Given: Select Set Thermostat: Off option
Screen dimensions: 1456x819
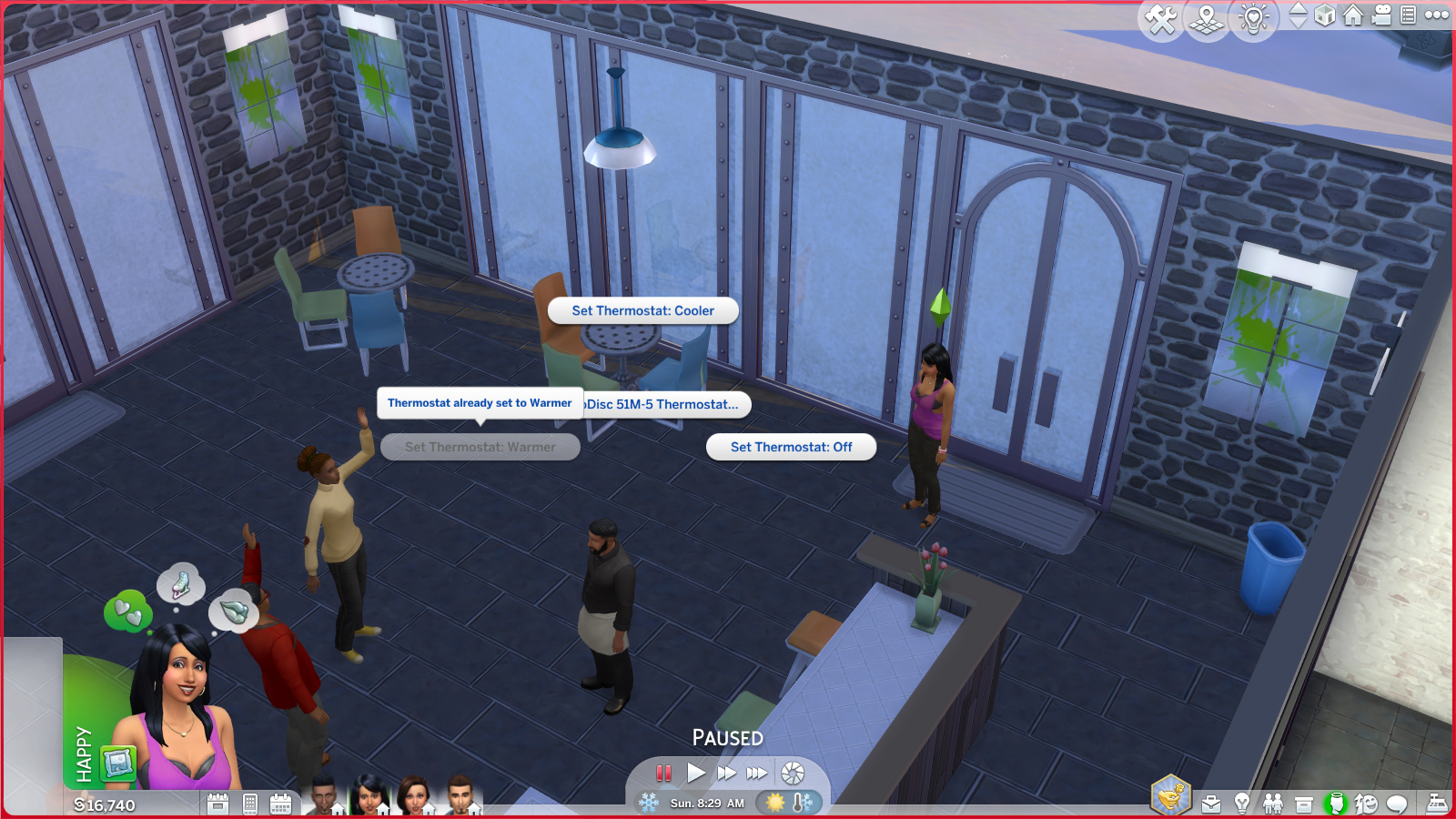Looking at the screenshot, I should 790,447.
